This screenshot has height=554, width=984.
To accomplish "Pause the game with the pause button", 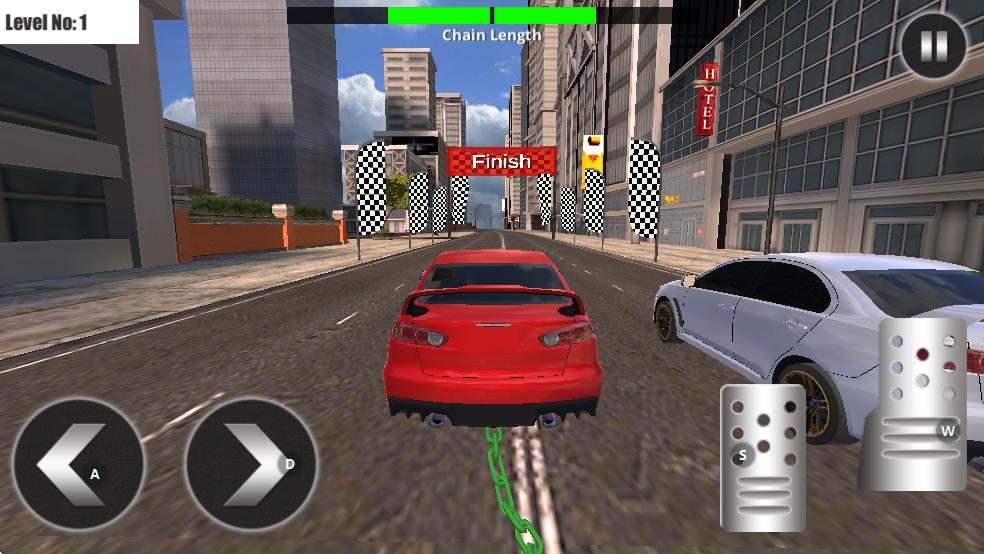I will (x=933, y=45).
